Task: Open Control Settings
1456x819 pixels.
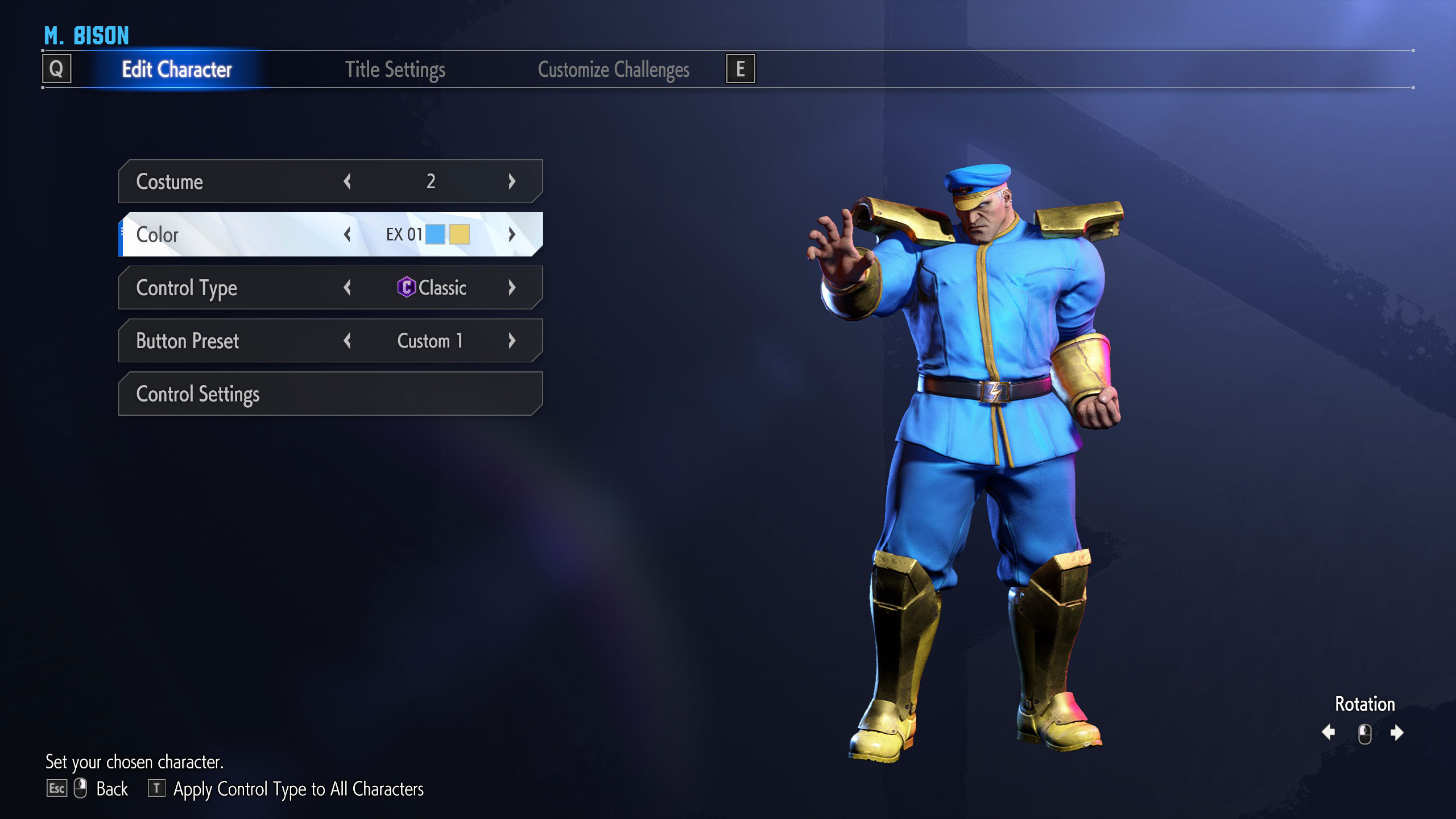Action: (x=329, y=393)
